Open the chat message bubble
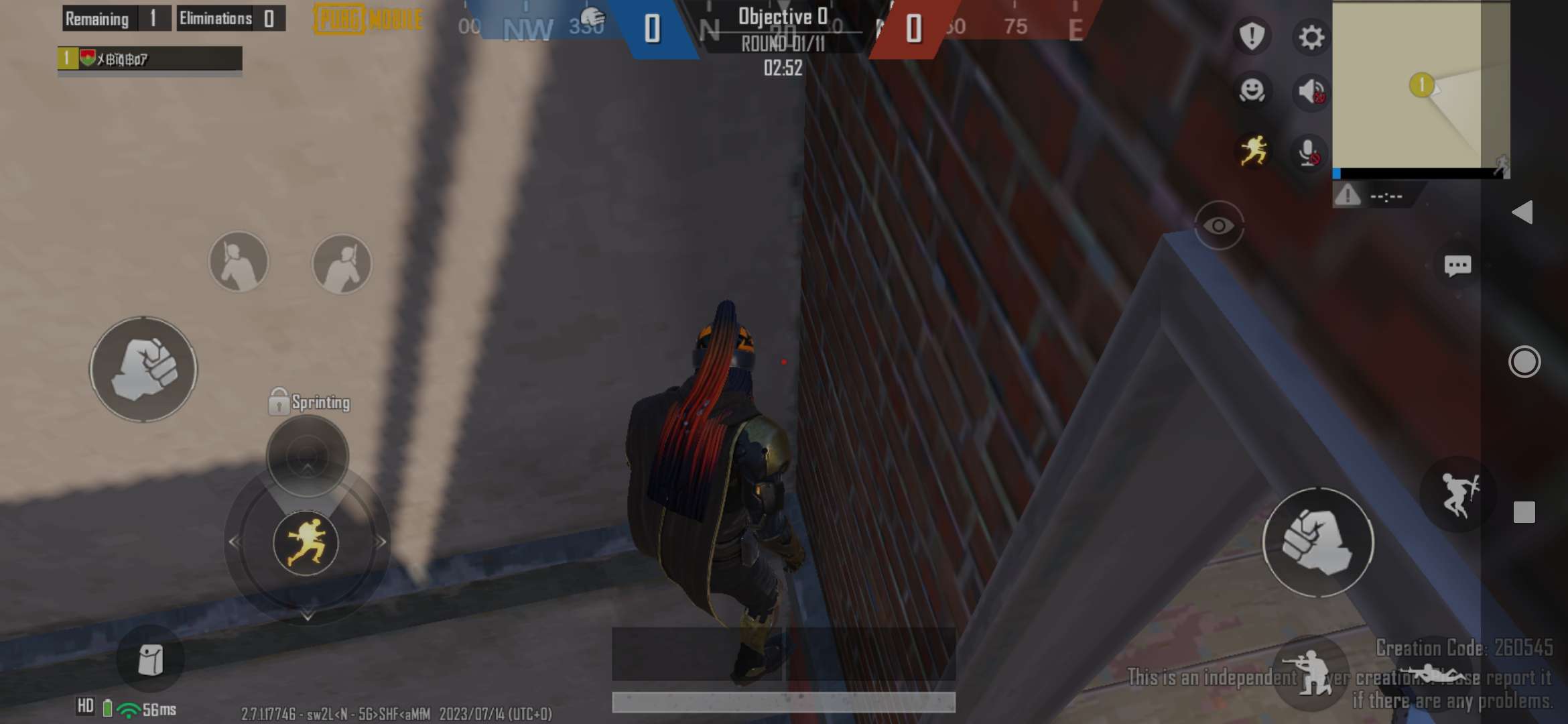 pos(1458,265)
